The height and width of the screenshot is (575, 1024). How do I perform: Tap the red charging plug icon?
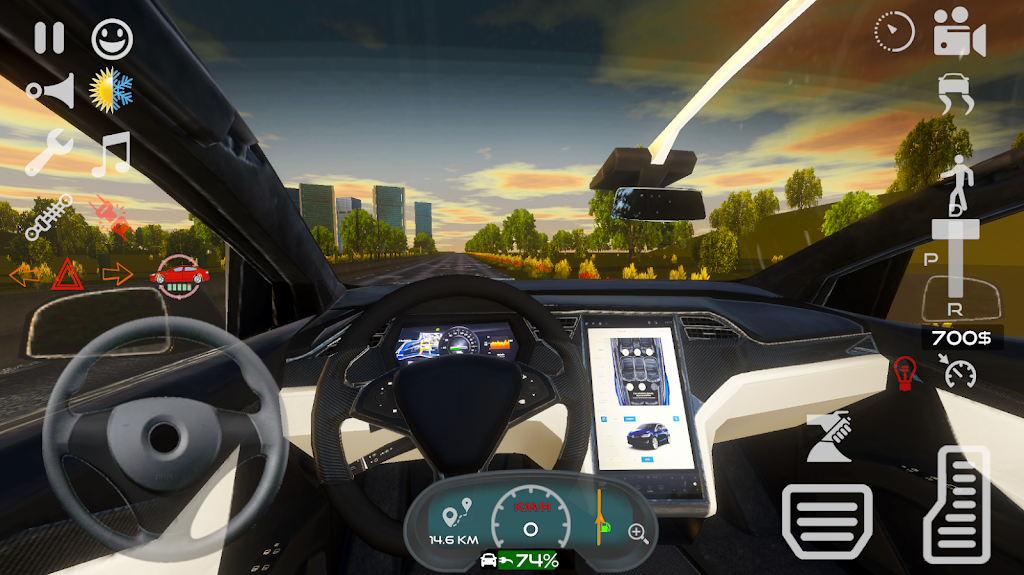pos(112,216)
